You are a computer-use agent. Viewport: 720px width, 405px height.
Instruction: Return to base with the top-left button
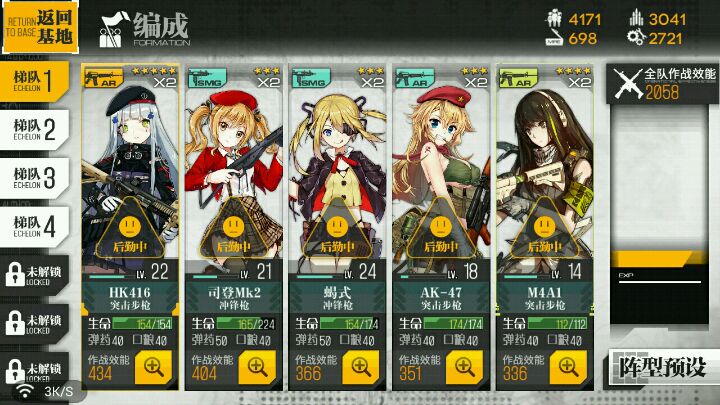click(x=40, y=27)
